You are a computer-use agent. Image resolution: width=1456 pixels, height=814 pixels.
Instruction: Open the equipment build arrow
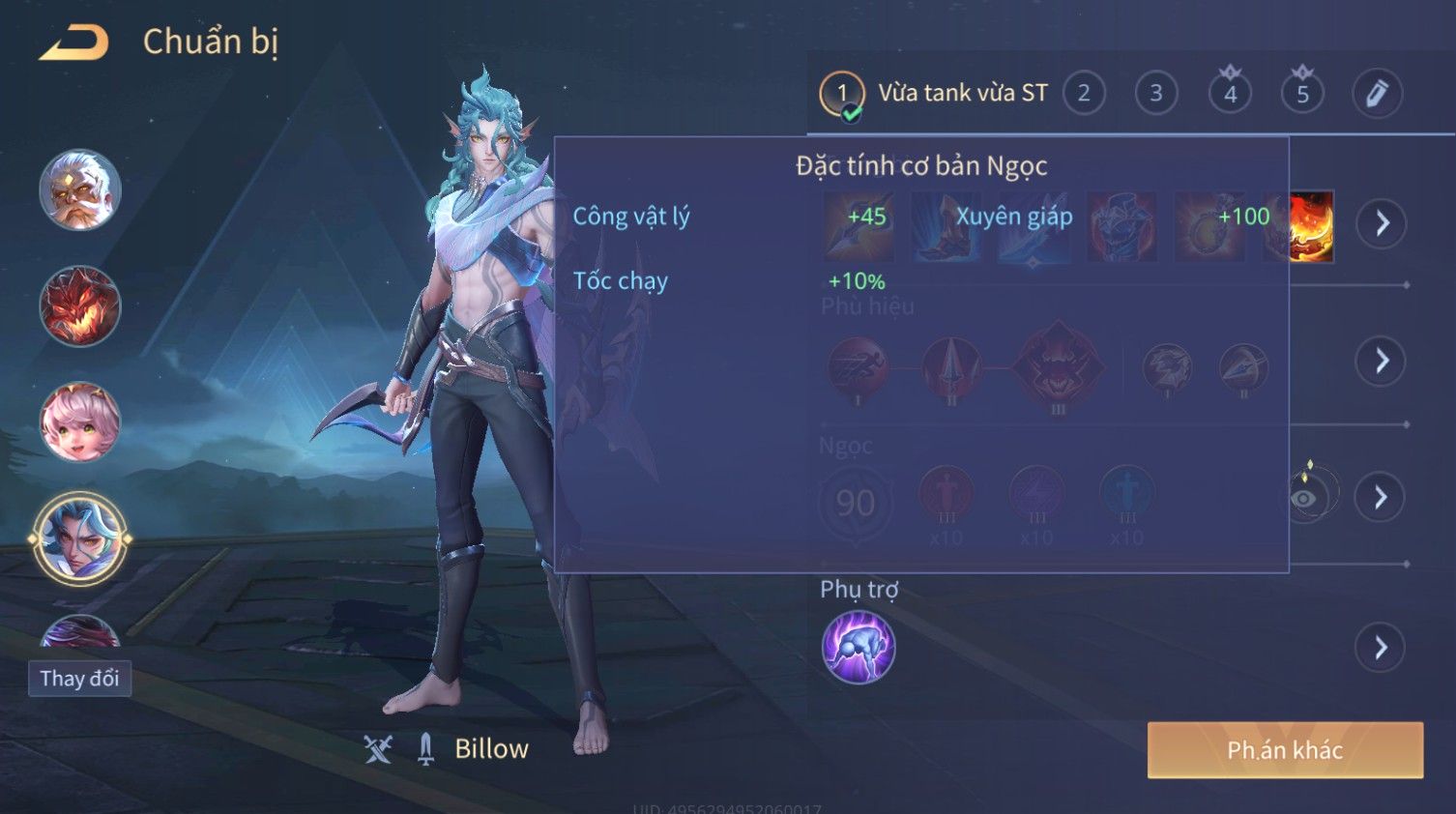point(1382,224)
